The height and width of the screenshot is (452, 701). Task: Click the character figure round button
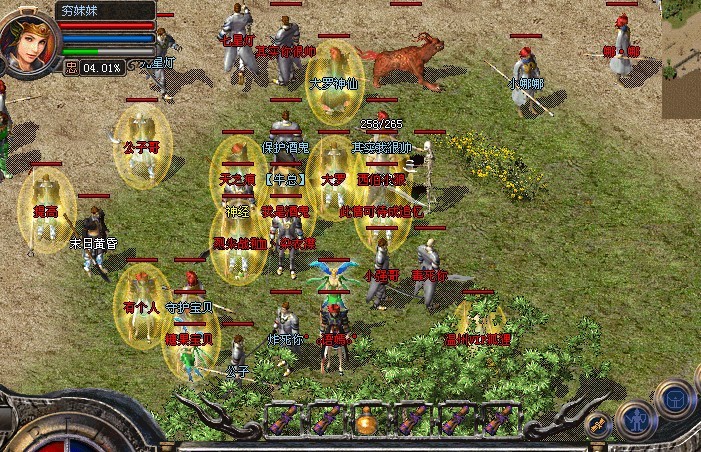click(x=634, y=420)
